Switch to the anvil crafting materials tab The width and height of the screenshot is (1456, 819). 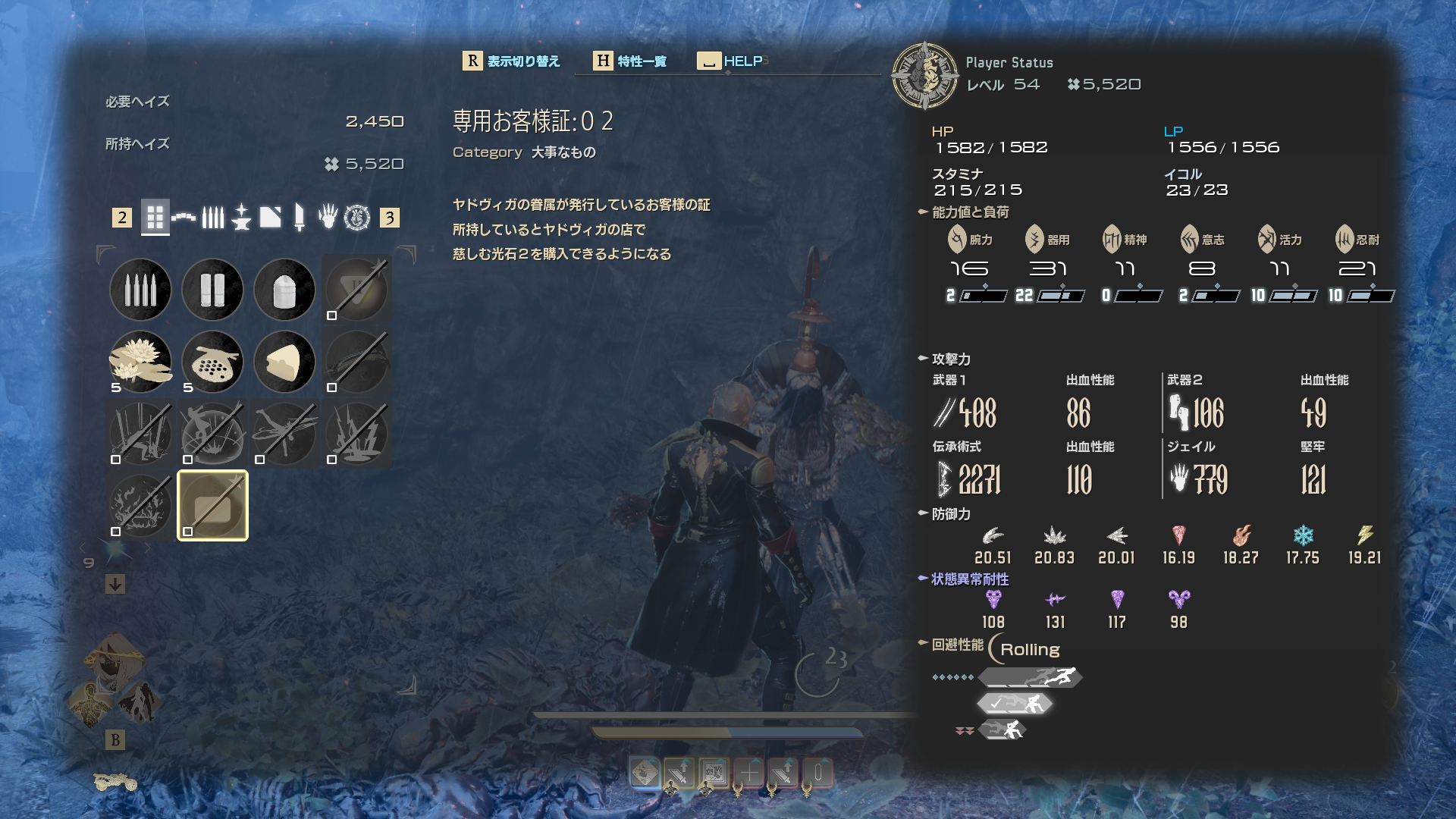[241, 218]
